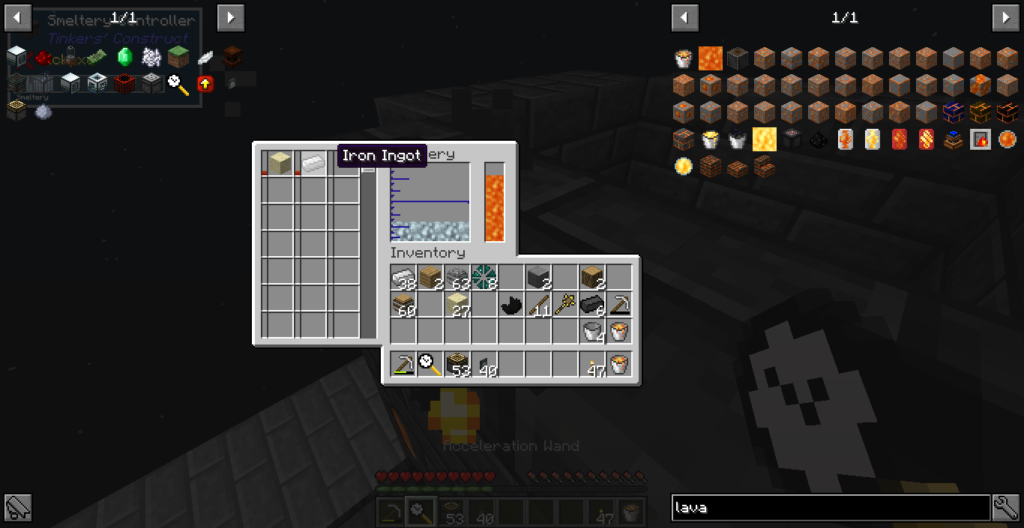Click the lava fuel tank gauge
Image resolution: width=1024 pixels, height=528 pixels.
pyautogui.click(x=494, y=203)
